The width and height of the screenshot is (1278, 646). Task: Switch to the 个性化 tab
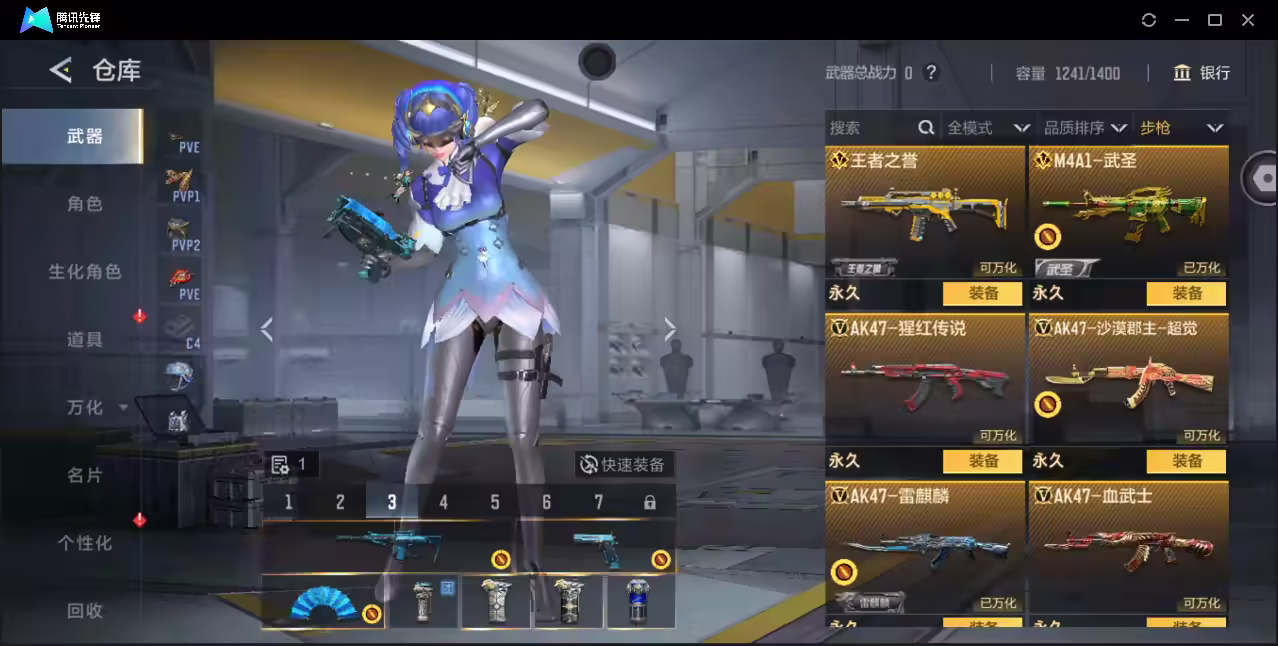pyautogui.click(x=85, y=544)
